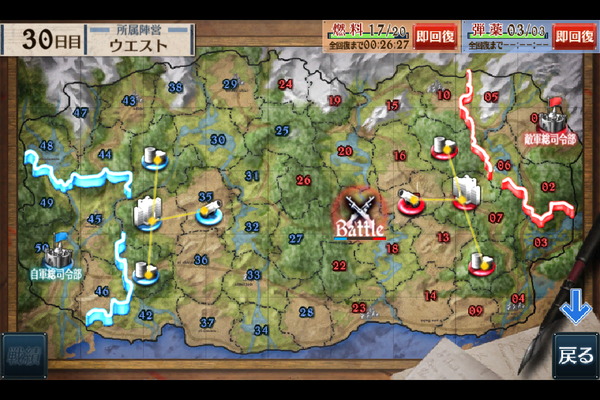Image resolution: width=600 pixels, height=400 pixels.
Task: Select the dimmed 戦績 button
Action: click(22, 355)
